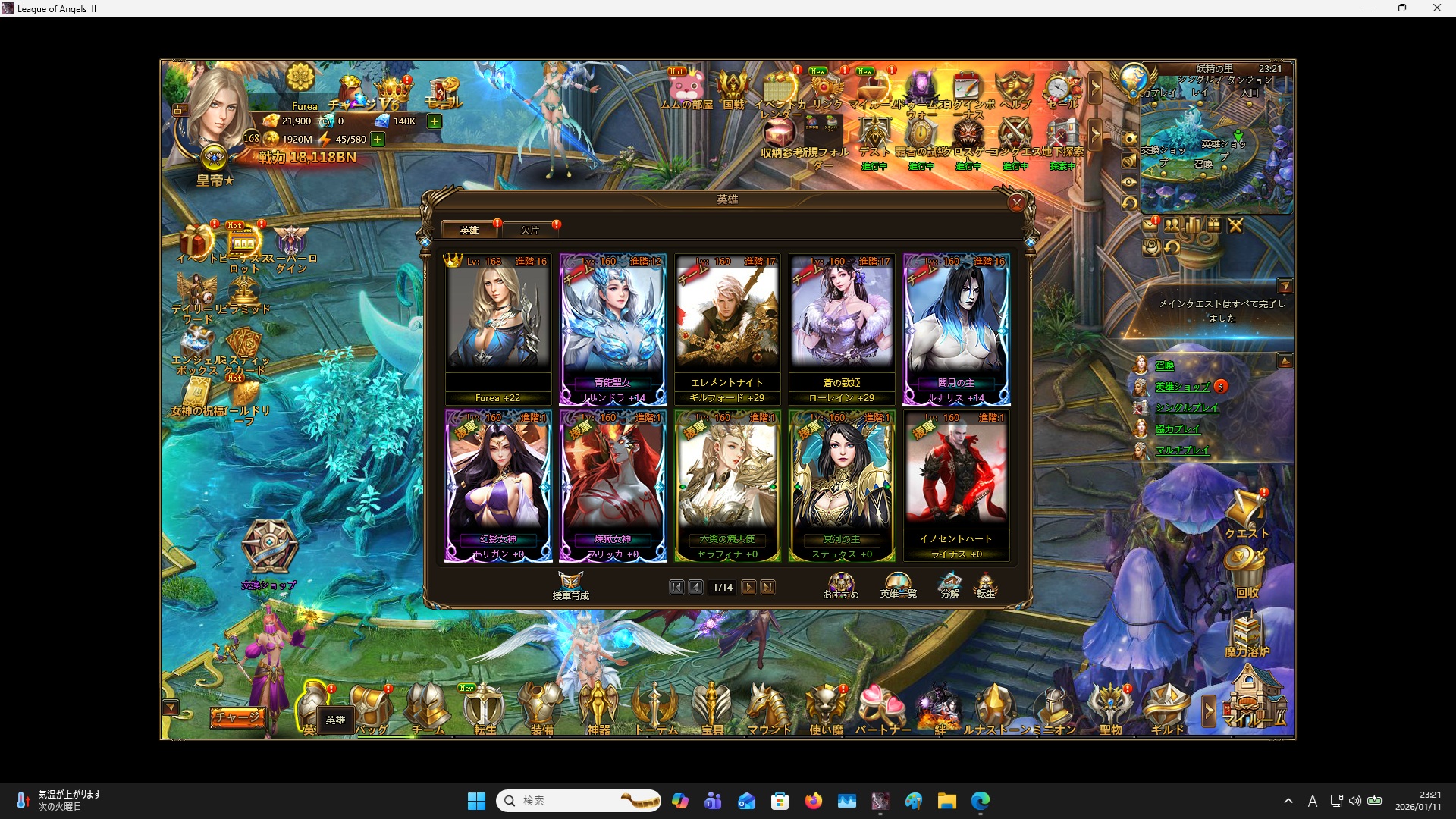Maximize the League of Angels window
The image size is (1456, 819).
[x=1402, y=8]
